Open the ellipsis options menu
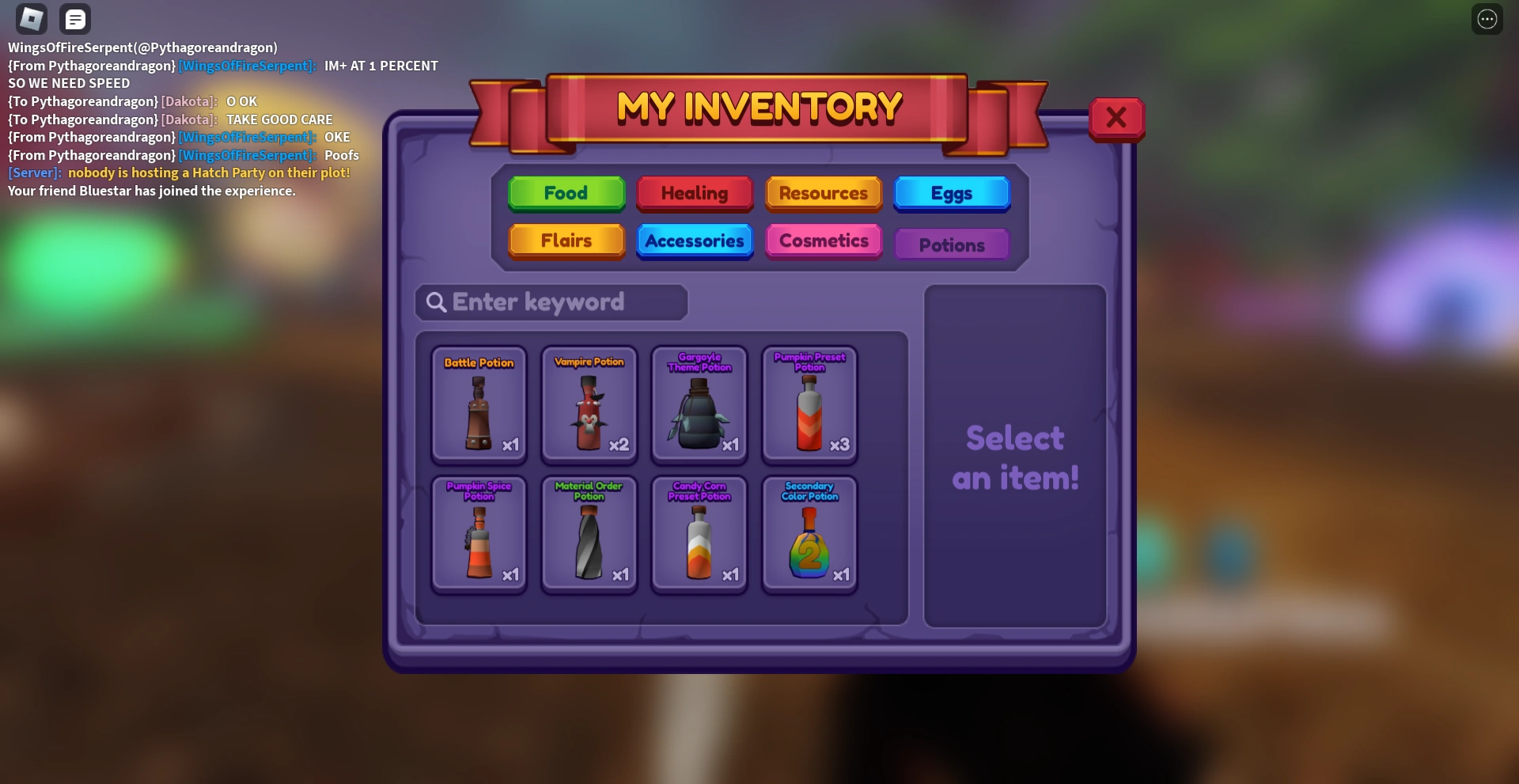The height and width of the screenshot is (784, 1519). point(1487,18)
